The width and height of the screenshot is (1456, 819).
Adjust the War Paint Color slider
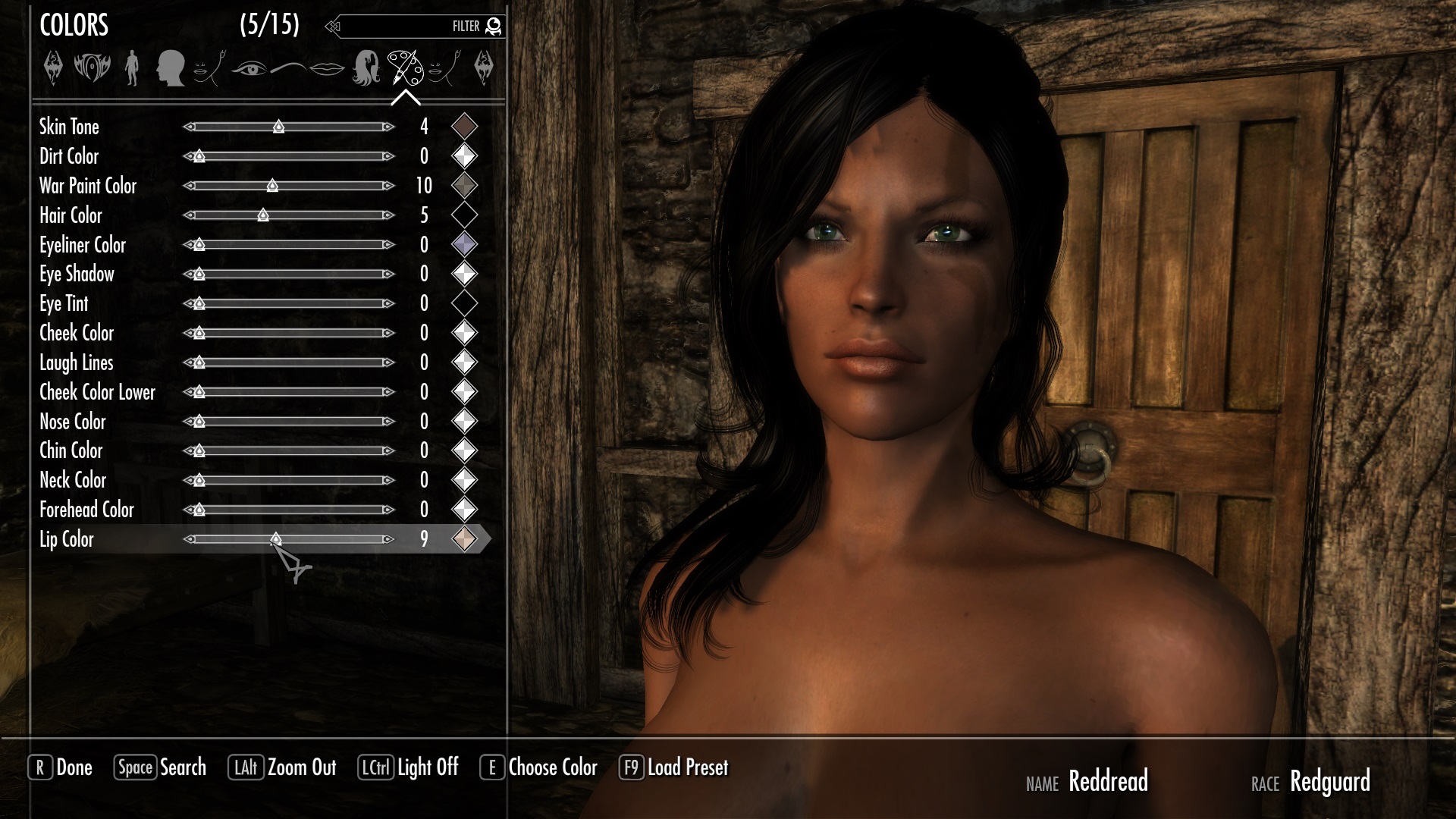288,186
